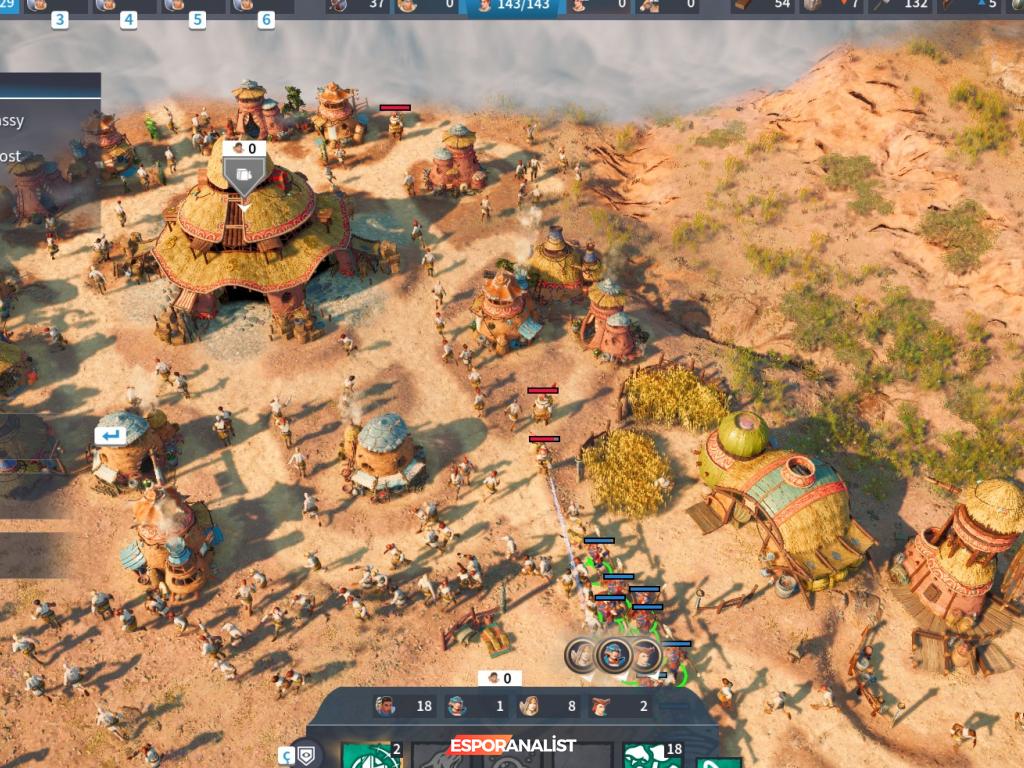1024x768 pixels.
Task: Open the mug marker above the large hut
Action: (x=242, y=172)
